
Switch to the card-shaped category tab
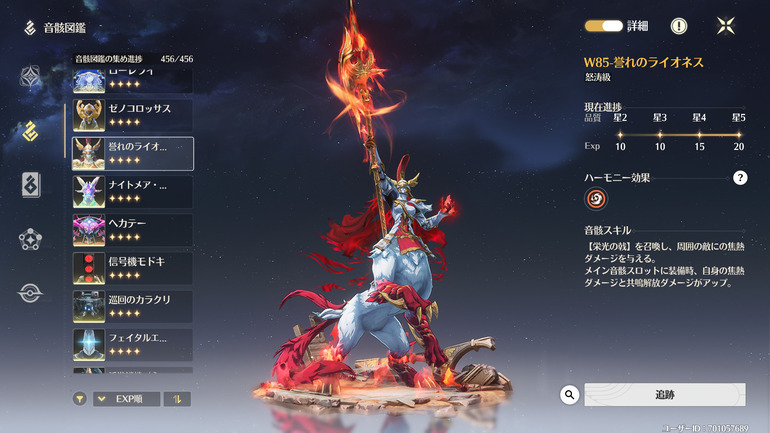[31, 185]
